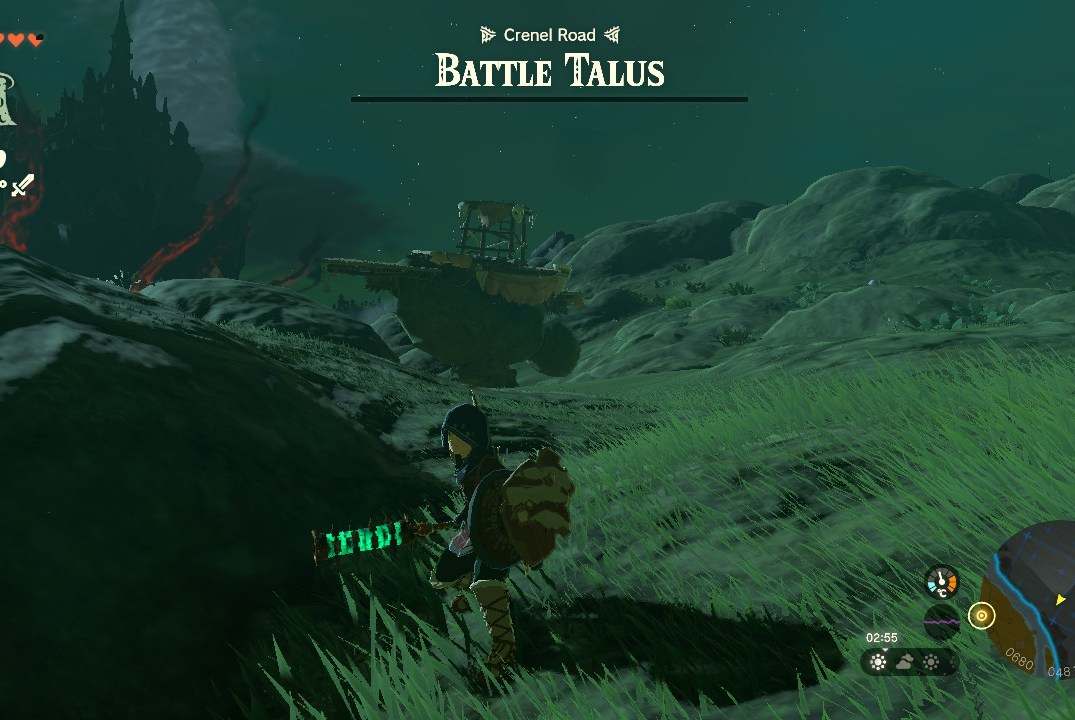Open the circular minimap
The height and width of the screenshot is (720, 1075).
1035,612
